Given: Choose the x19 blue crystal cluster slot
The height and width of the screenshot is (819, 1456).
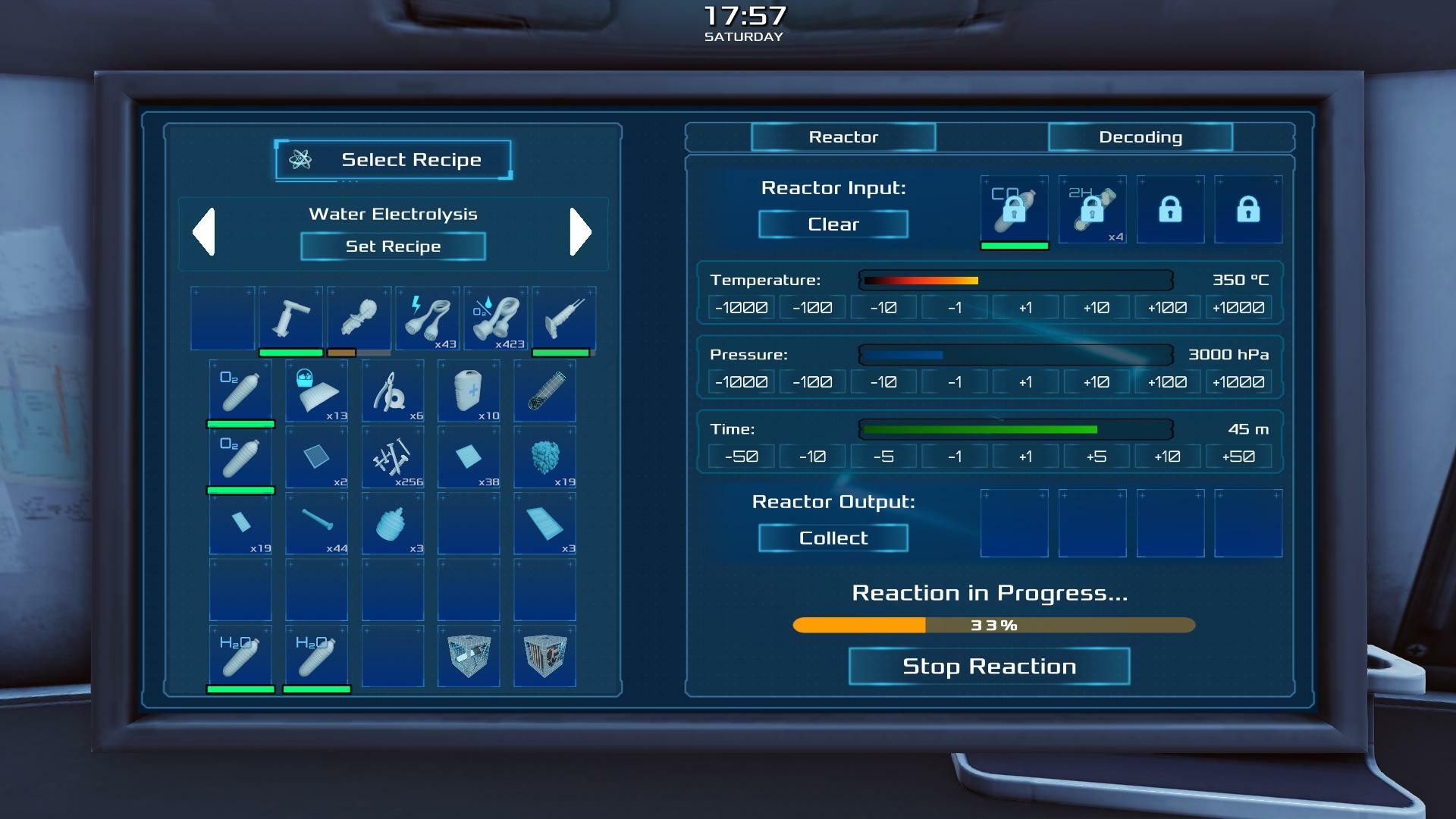Looking at the screenshot, I should click(544, 457).
